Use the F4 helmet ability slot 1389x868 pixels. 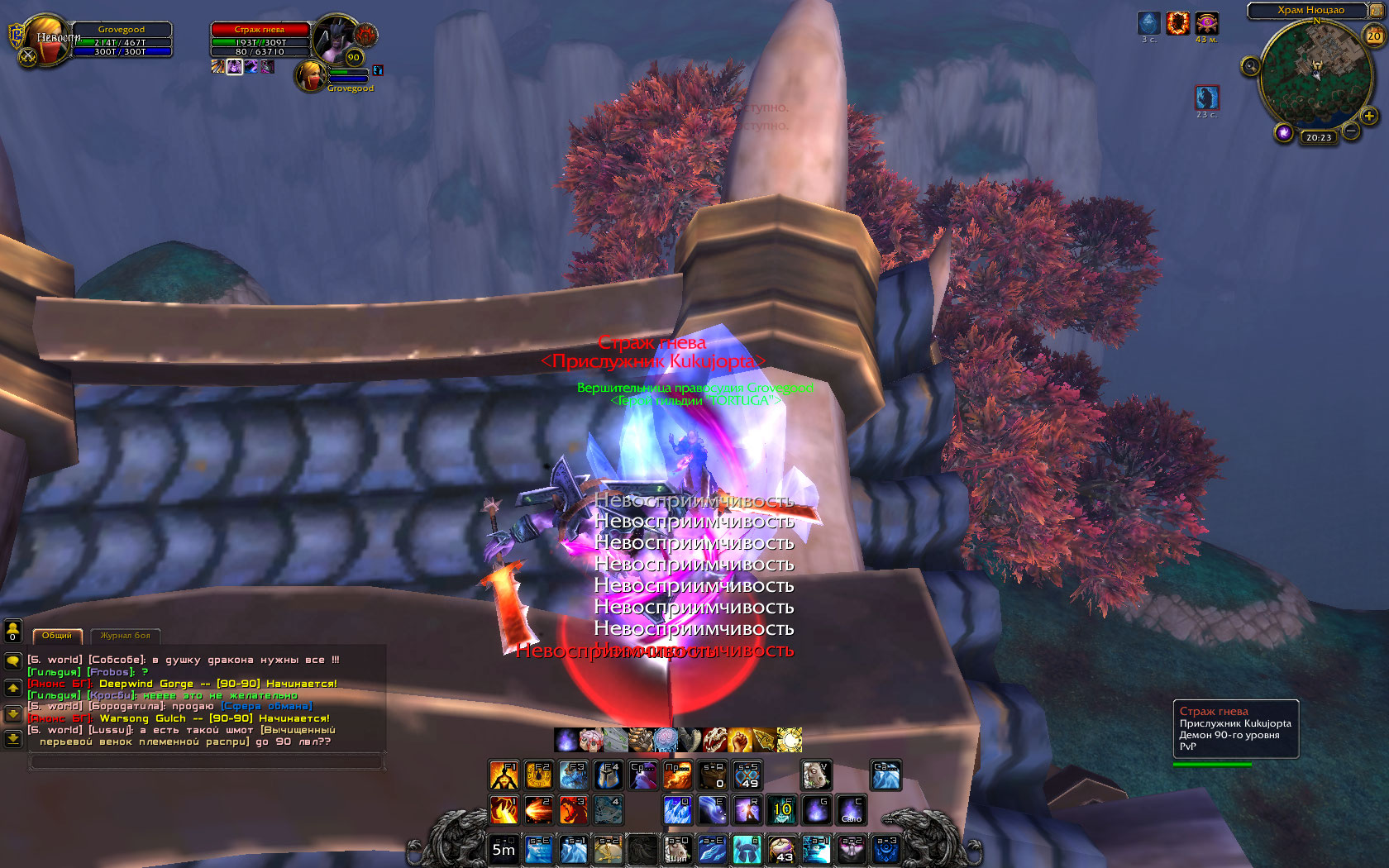[x=608, y=775]
